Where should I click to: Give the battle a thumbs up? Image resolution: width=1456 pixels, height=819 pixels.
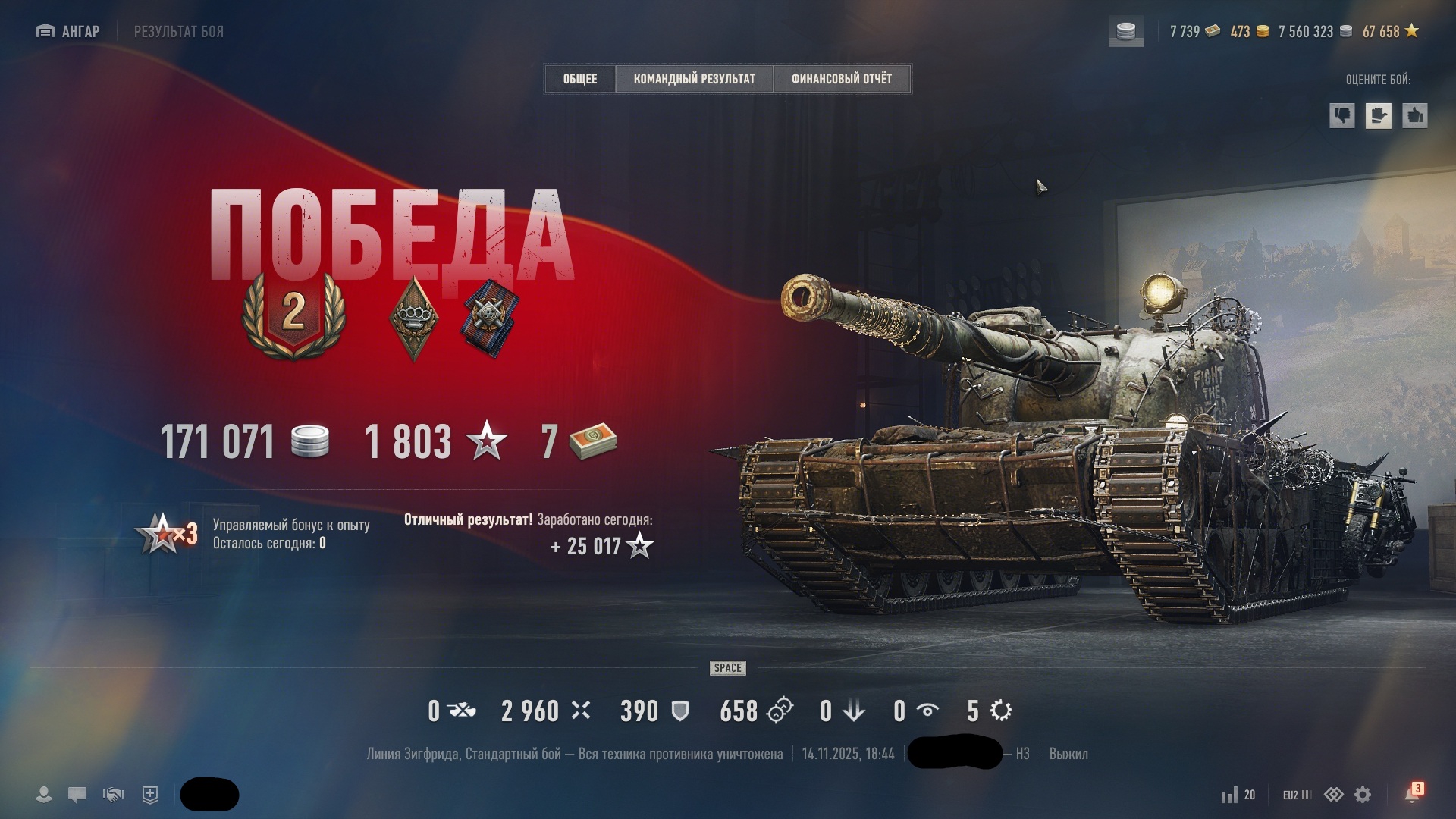1414,116
